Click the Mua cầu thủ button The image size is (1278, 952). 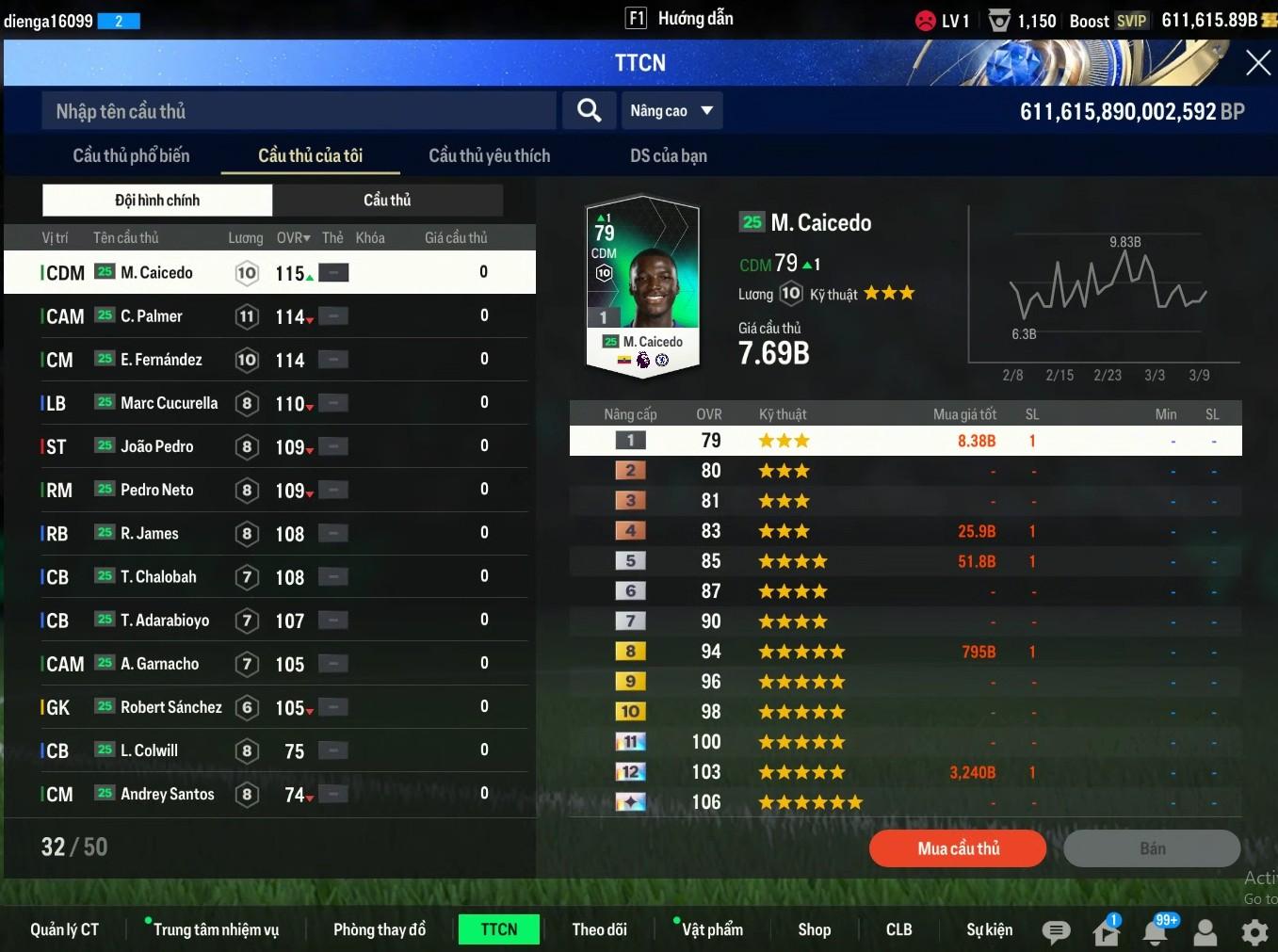(958, 848)
